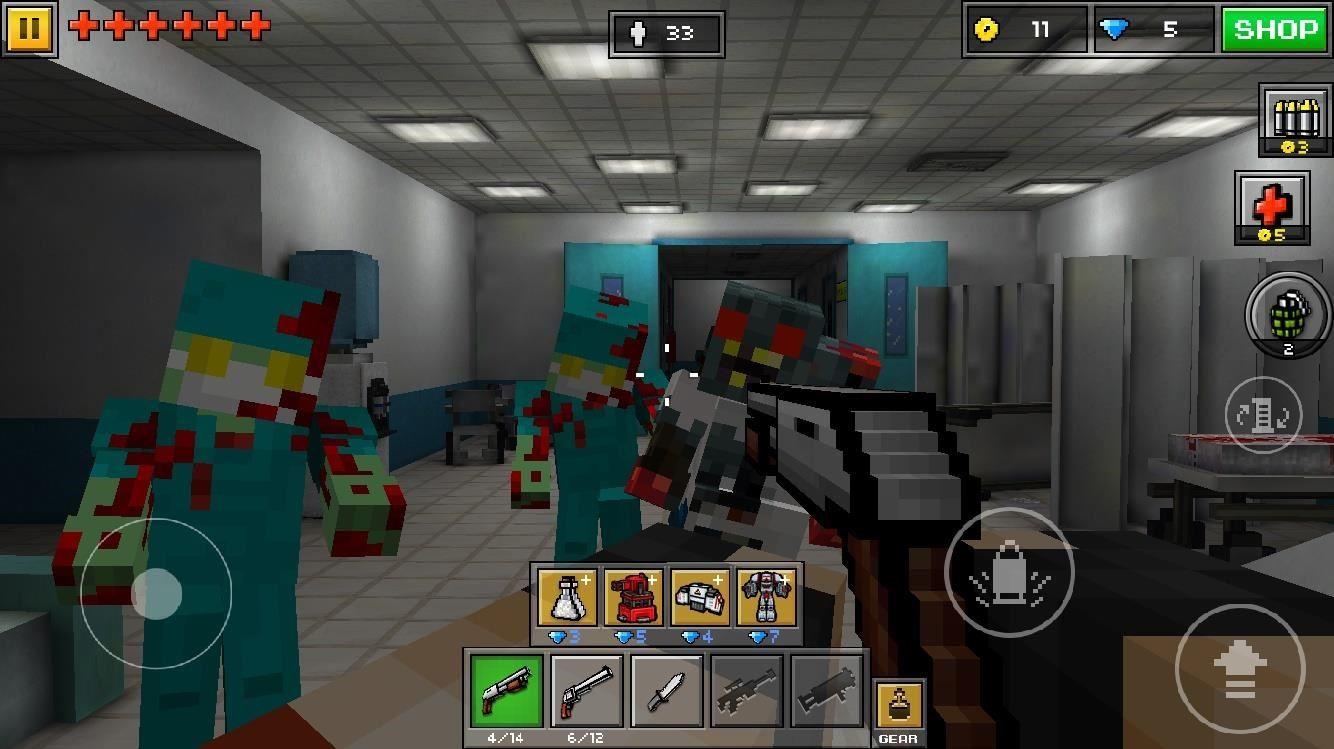
Task: Purchase the mech suit for 7 gems
Action: 764,597
